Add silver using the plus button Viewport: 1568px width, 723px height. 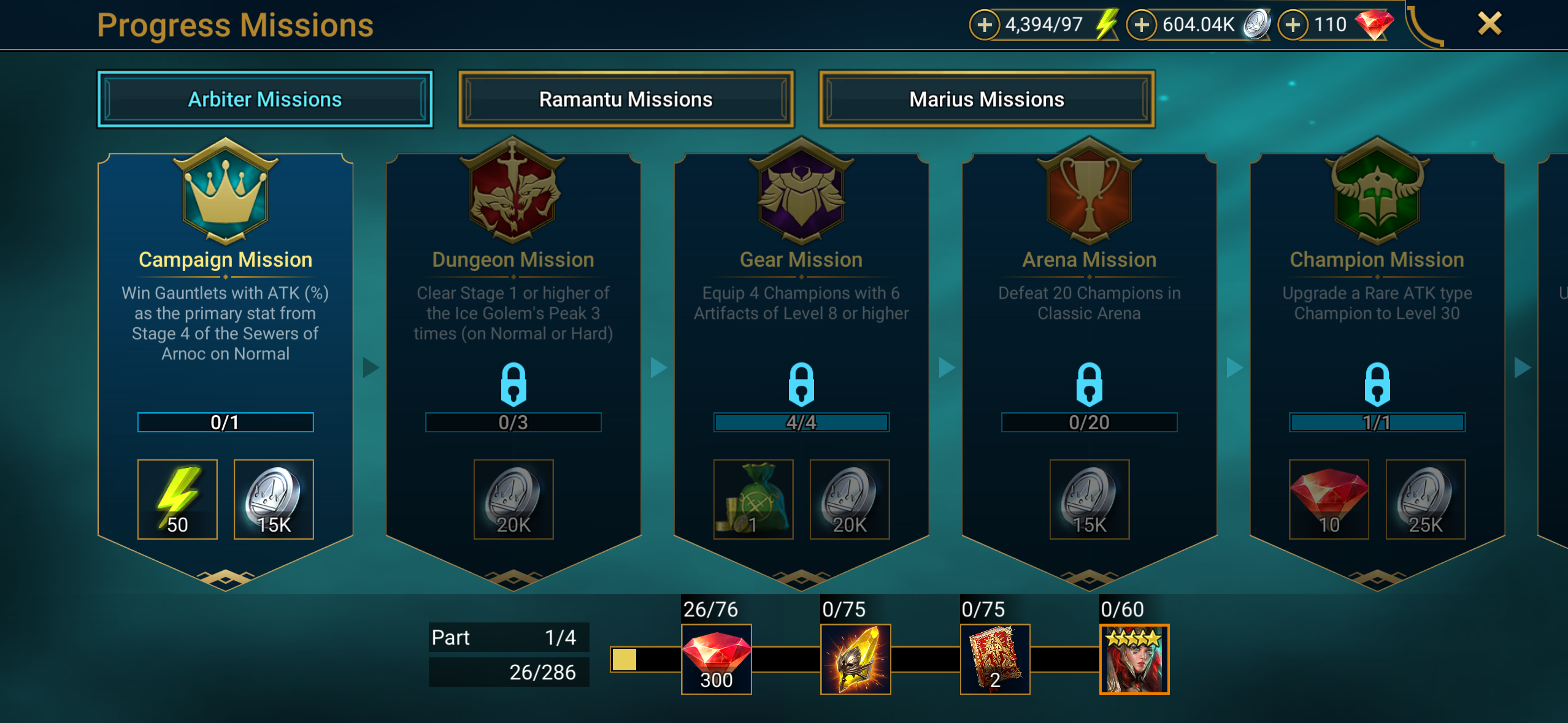[1142, 25]
